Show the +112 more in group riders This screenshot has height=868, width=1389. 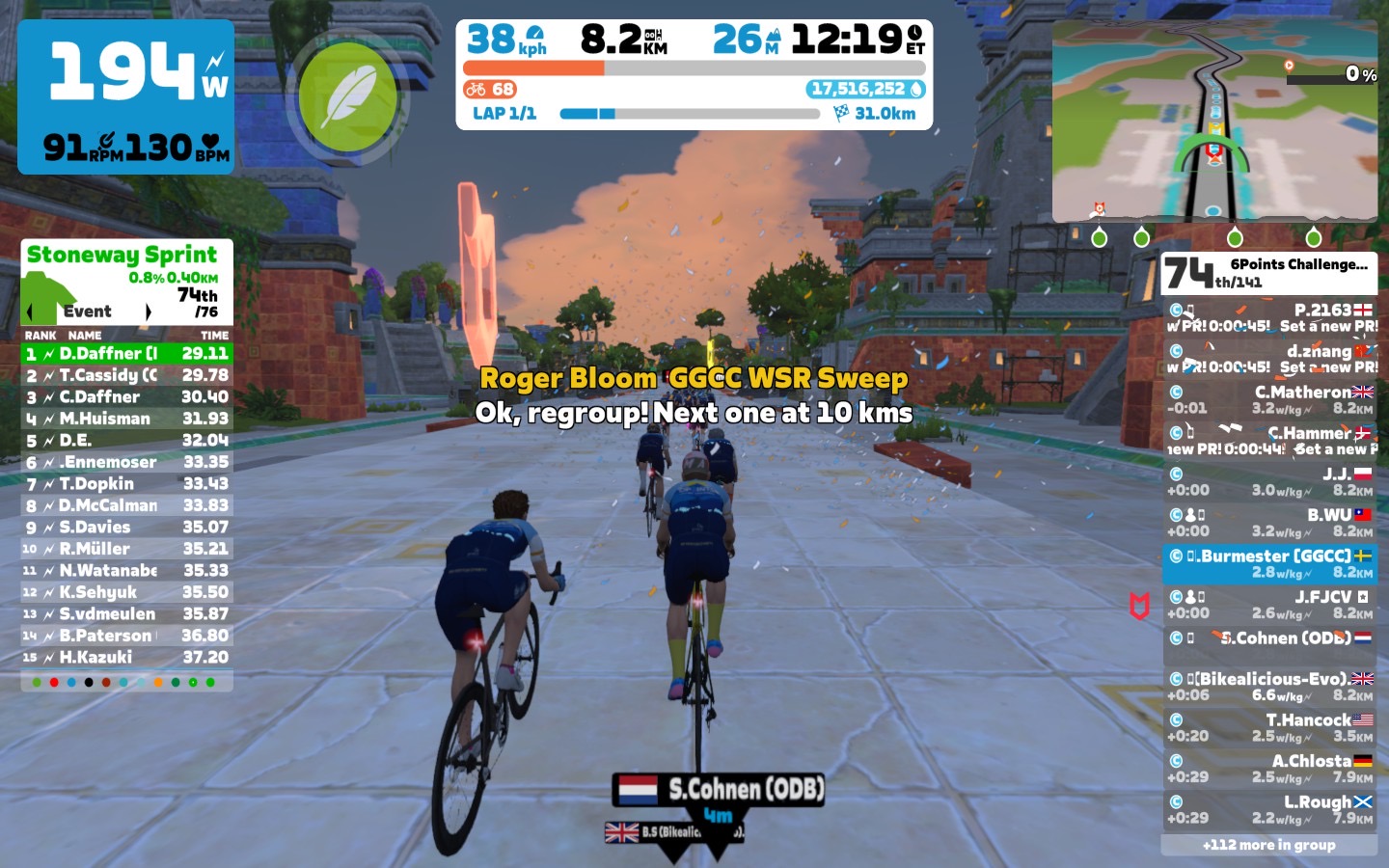point(1268,845)
